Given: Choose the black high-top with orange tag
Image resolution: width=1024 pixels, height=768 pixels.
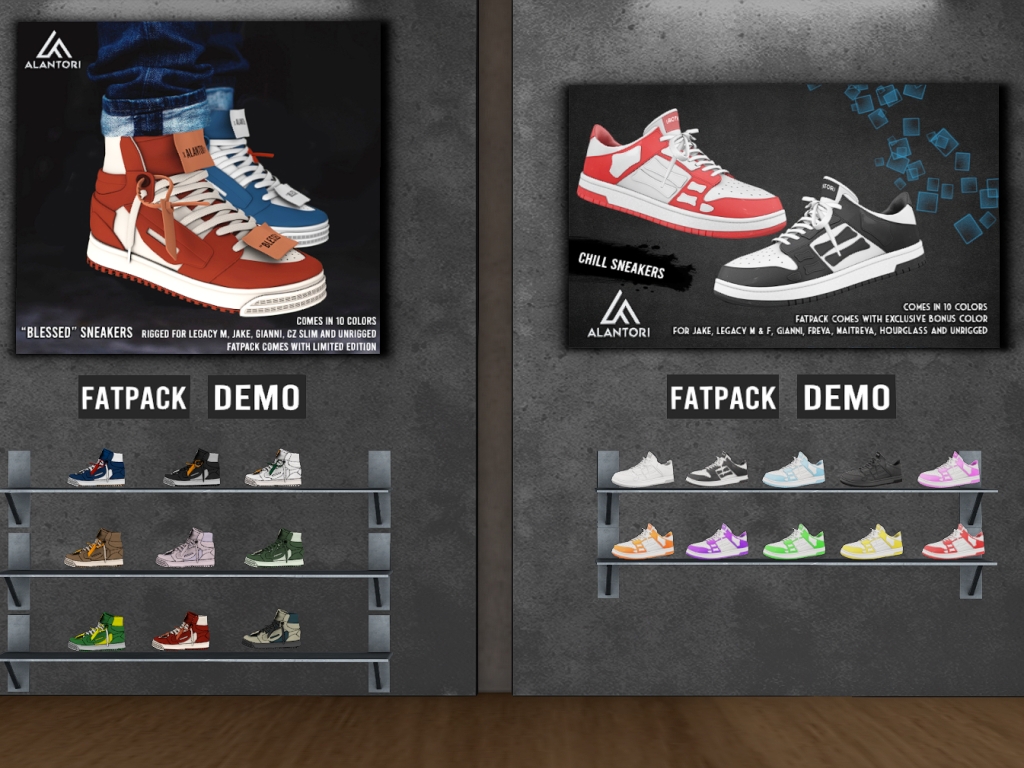Looking at the screenshot, I should pos(192,468).
